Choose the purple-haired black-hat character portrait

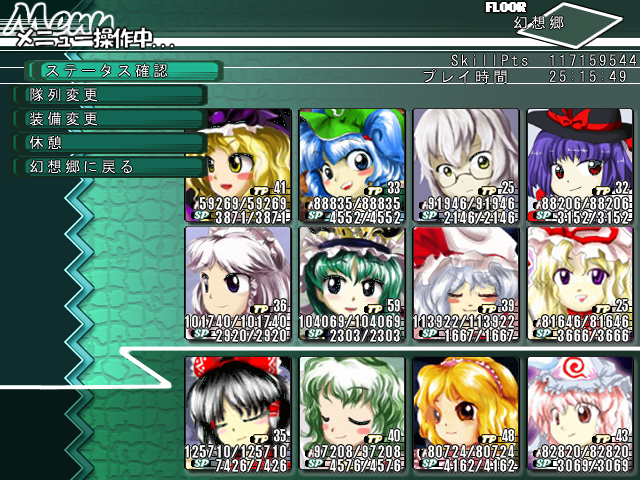pyautogui.click(x=579, y=160)
